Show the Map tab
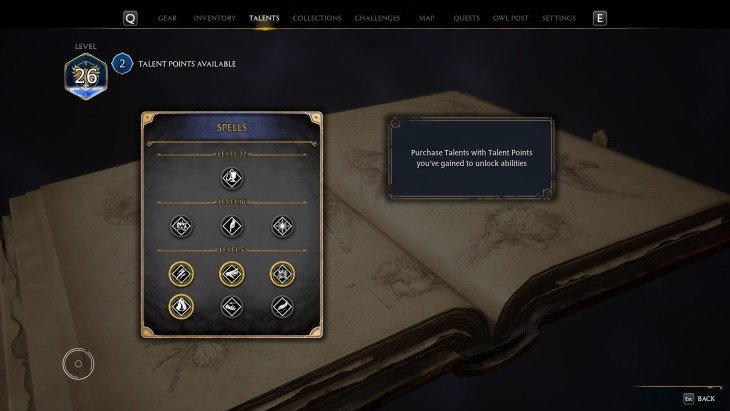 (x=427, y=18)
